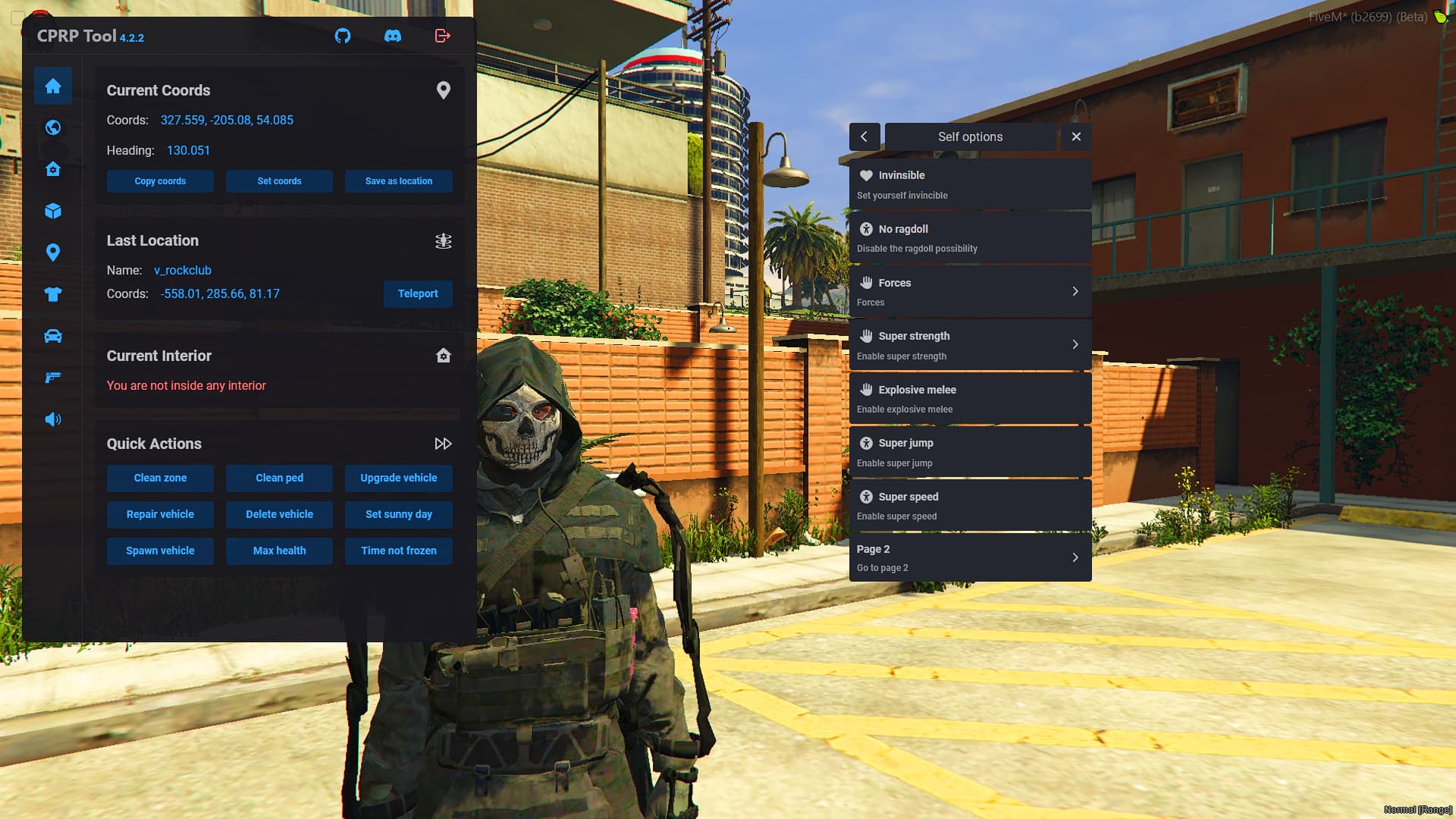The image size is (1456, 819).
Task: Go to Page 2 of Self options
Action: tap(971, 557)
